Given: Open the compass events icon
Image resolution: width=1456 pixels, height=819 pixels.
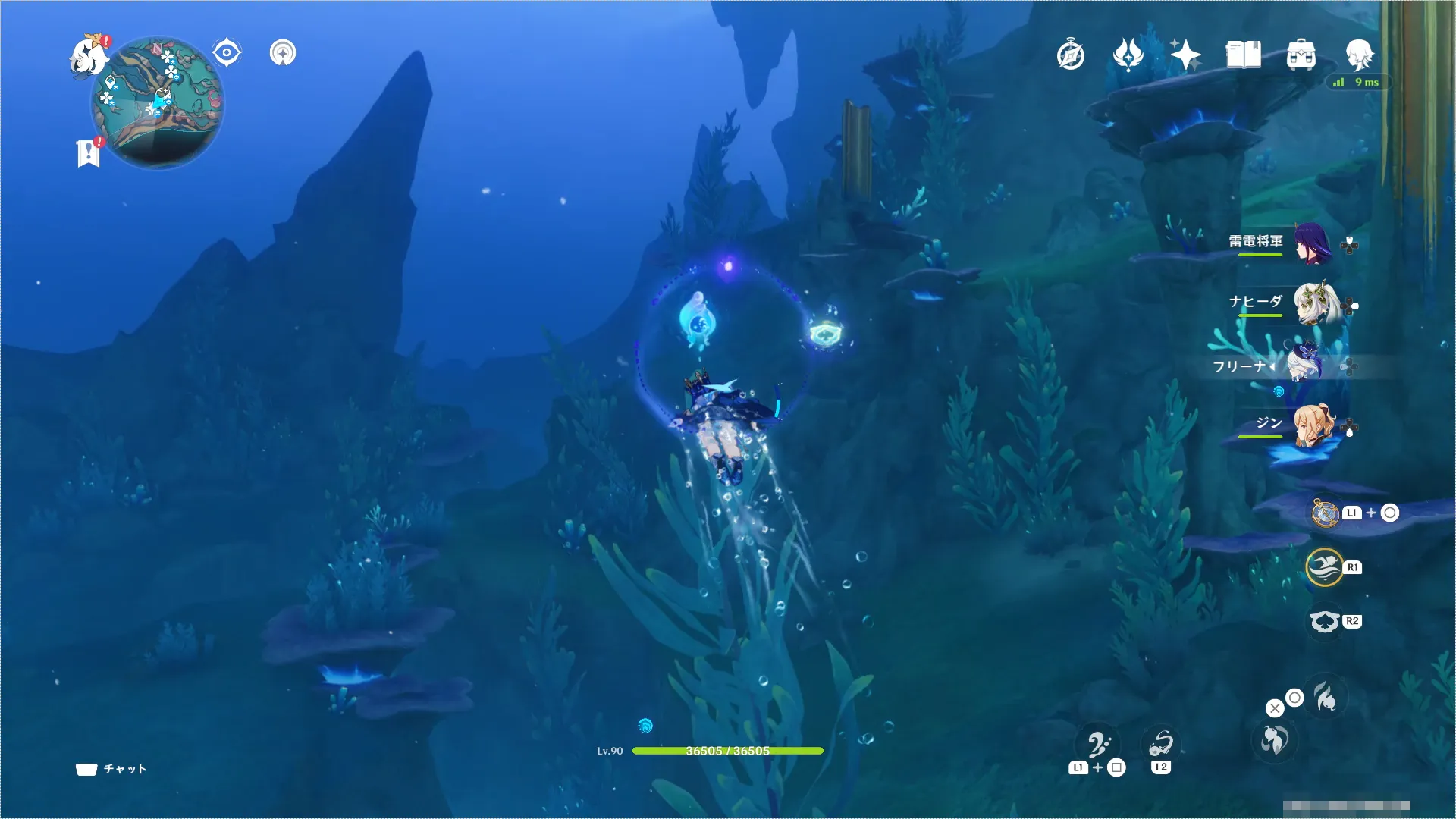Looking at the screenshot, I should (1071, 55).
